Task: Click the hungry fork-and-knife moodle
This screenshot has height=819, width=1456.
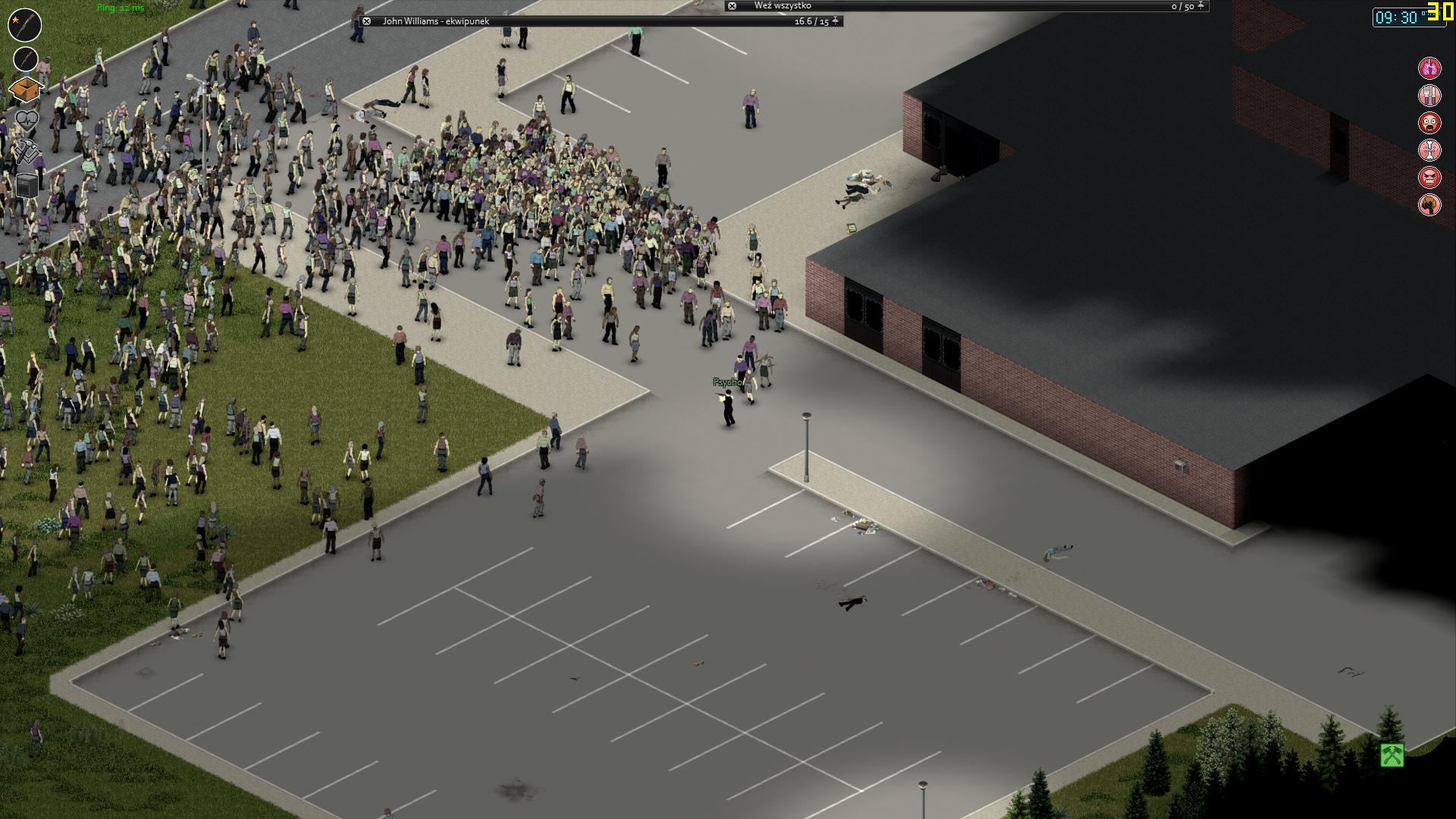Action: point(1429,96)
